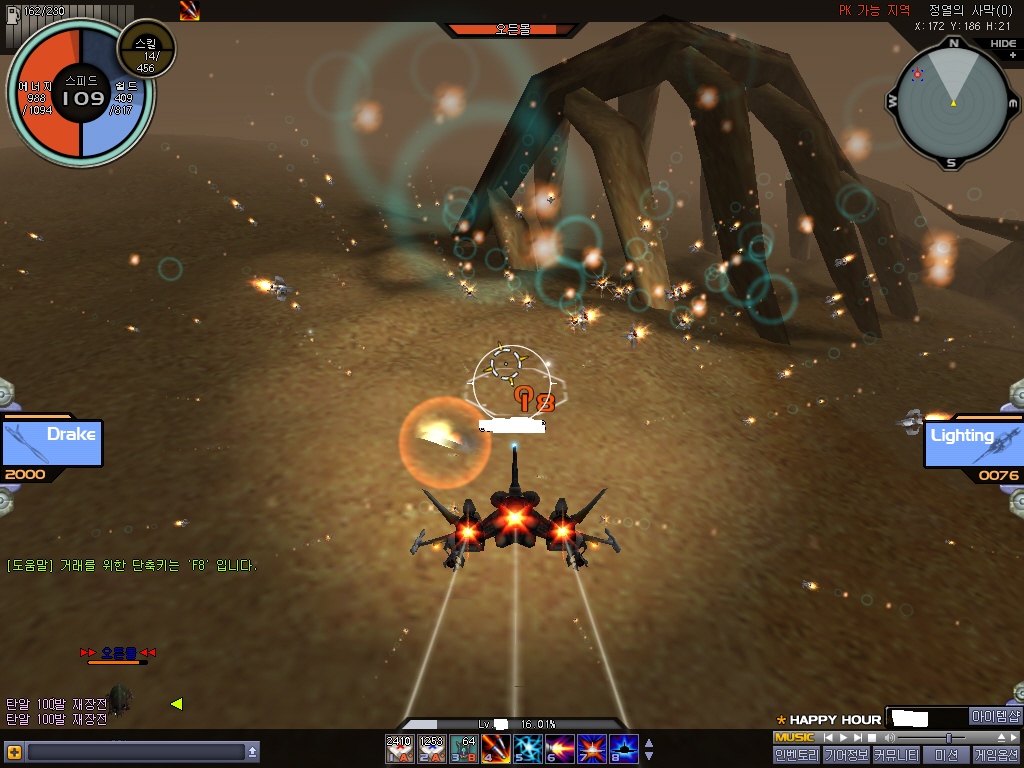
Task: Click the chat input field
Action: 135,752
